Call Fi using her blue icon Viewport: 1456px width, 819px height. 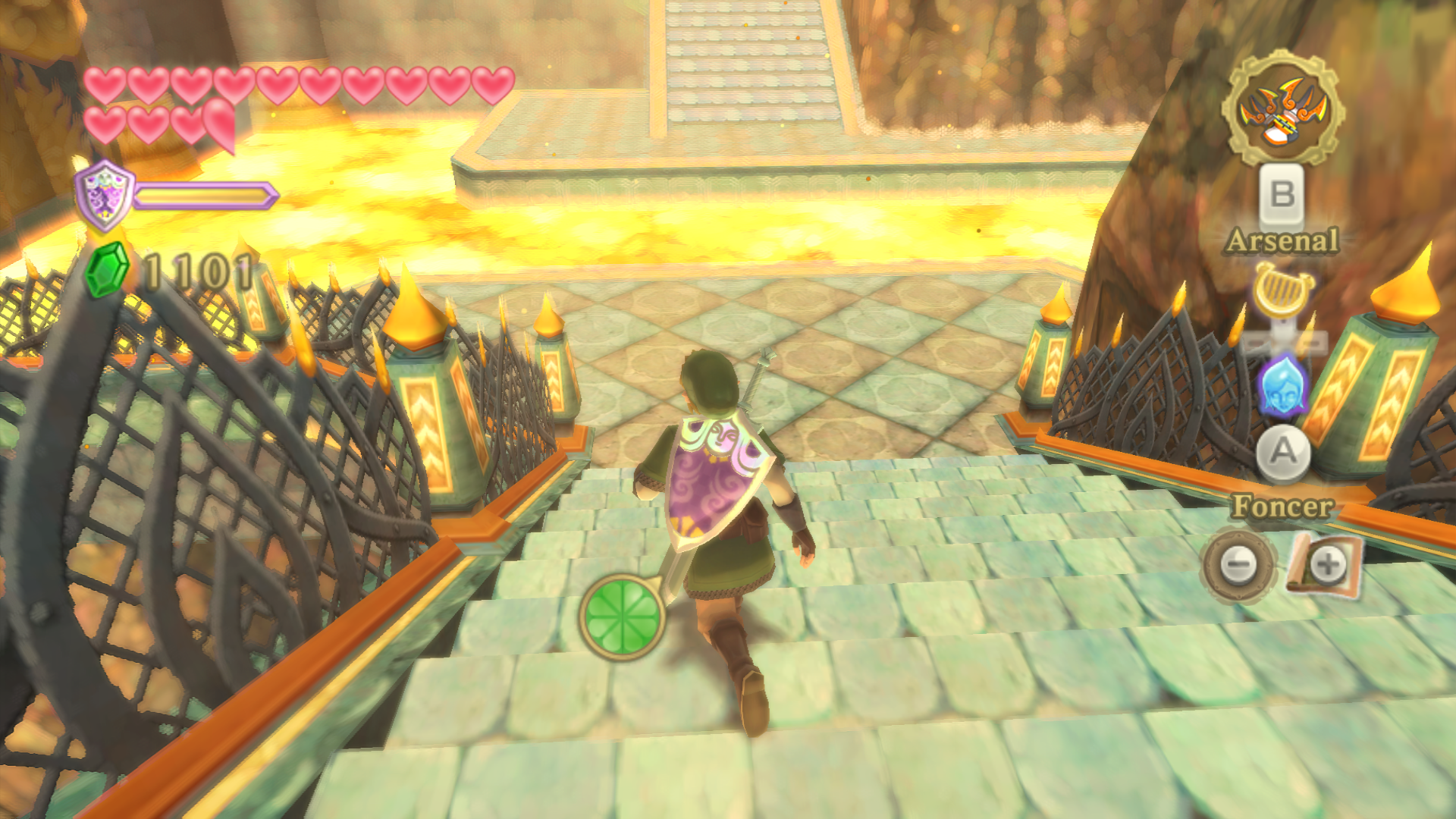click(1282, 386)
